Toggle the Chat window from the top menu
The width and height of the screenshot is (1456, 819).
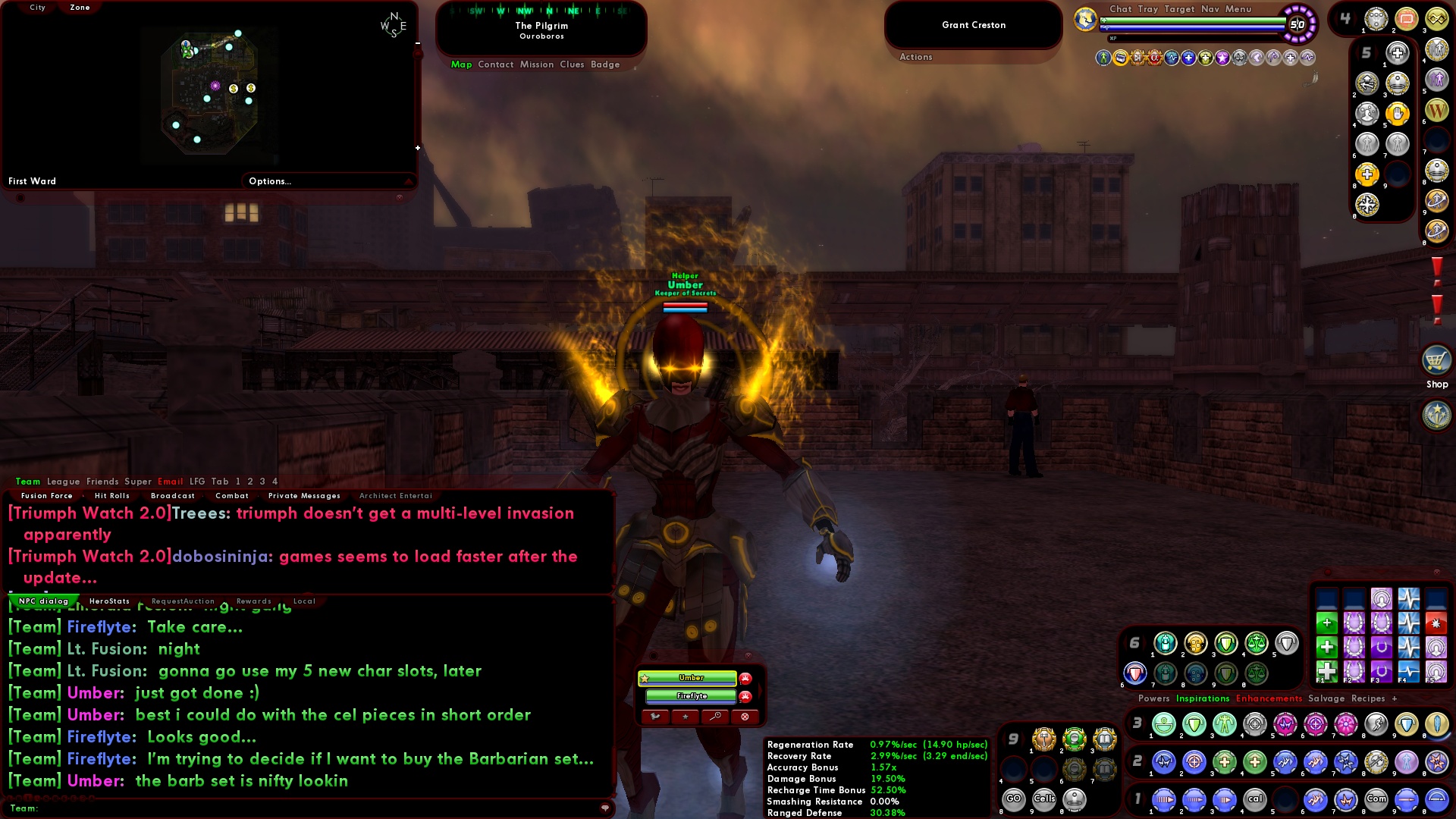(1120, 10)
